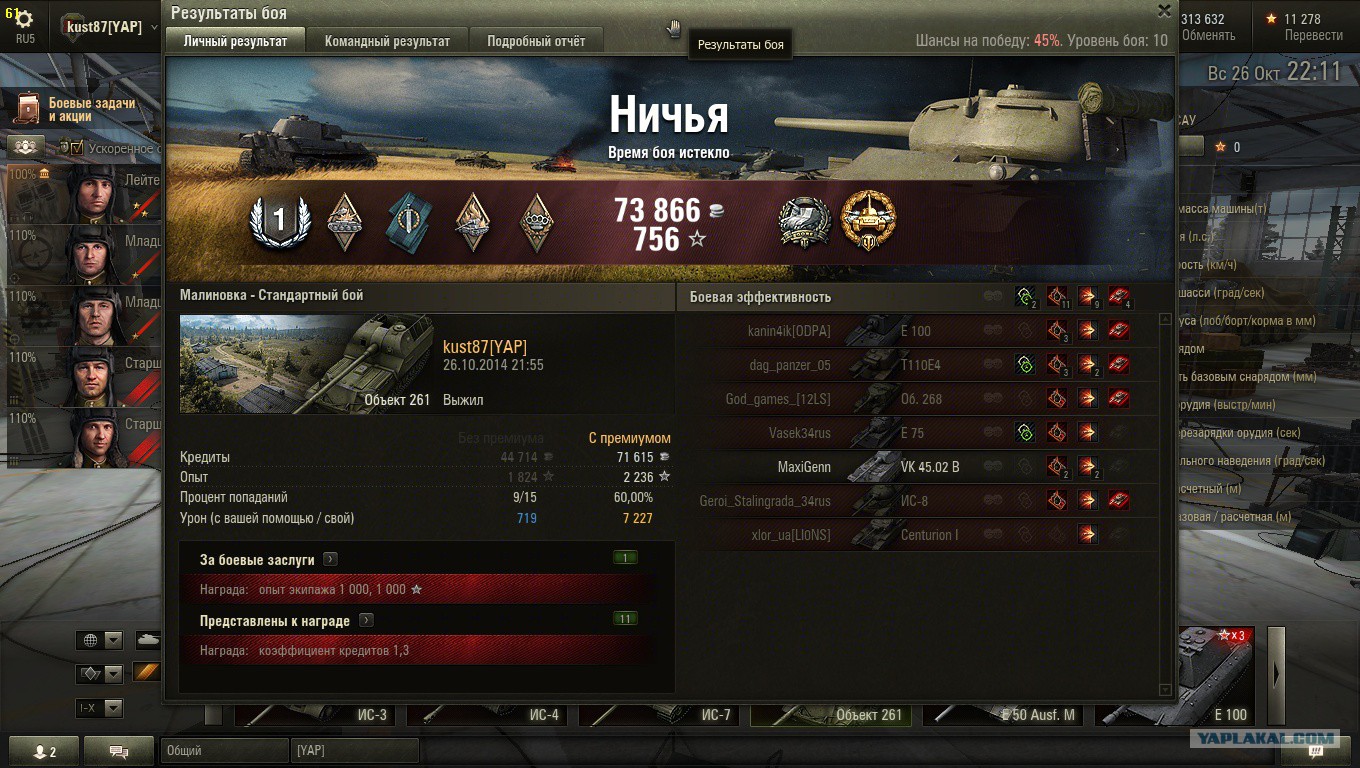Expand the За боевые заслуги details
The image size is (1360, 768).
pos(330,560)
